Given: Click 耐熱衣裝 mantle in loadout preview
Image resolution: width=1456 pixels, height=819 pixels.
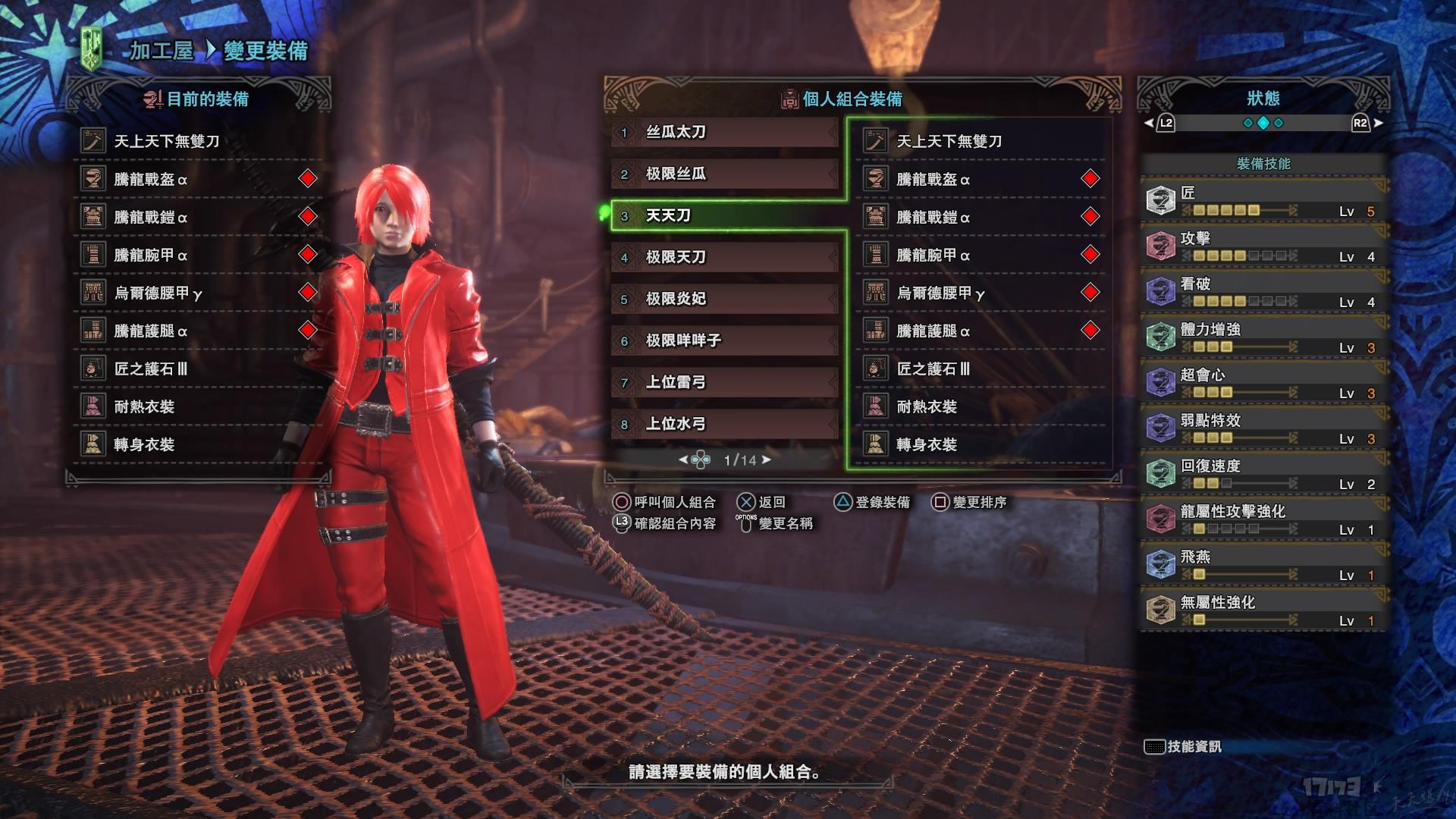Looking at the screenshot, I should click(x=926, y=406).
